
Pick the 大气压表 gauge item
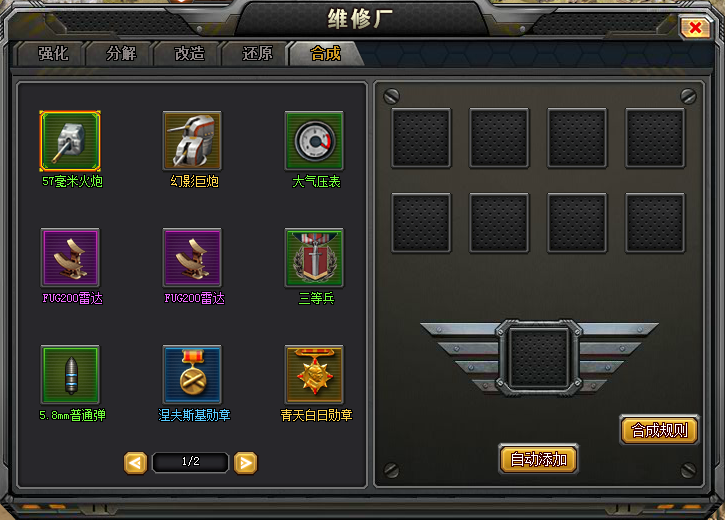pyautogui.click(x=315, y=140)
